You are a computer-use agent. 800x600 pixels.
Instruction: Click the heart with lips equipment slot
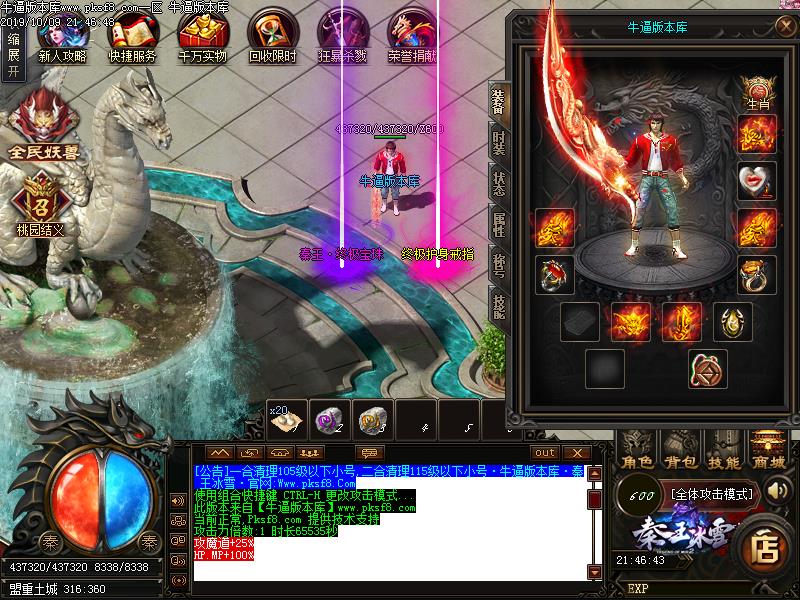[x=757, y=182]
